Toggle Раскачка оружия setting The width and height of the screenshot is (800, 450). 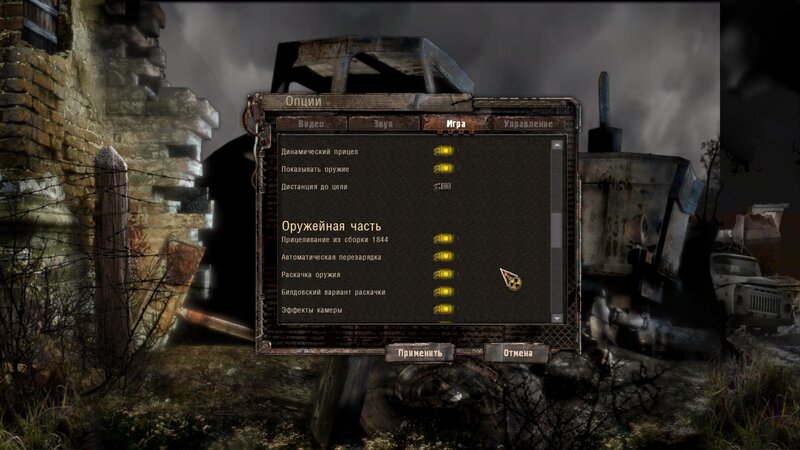(443, 274)
